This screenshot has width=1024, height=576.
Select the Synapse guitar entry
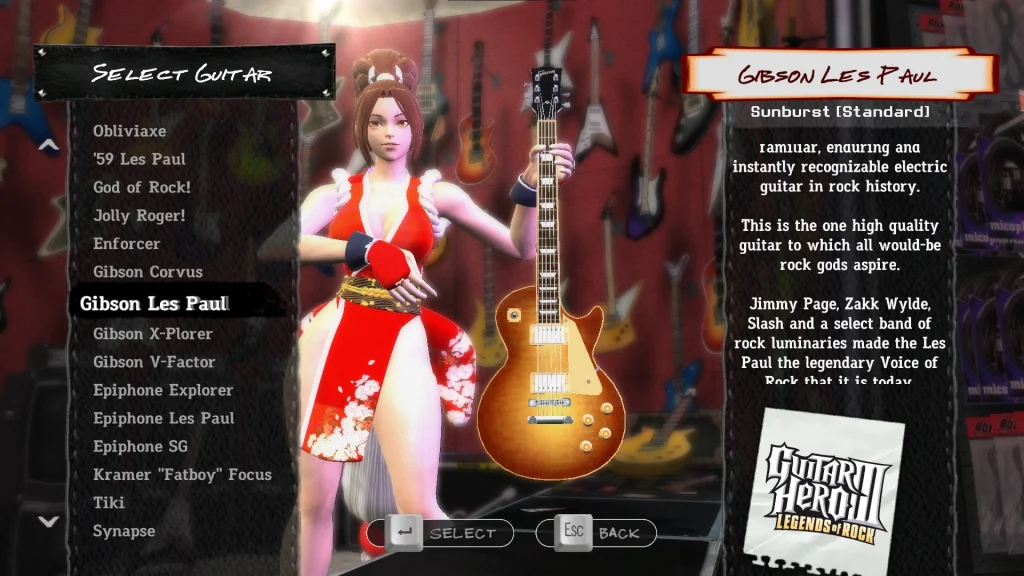coord(124,531)
